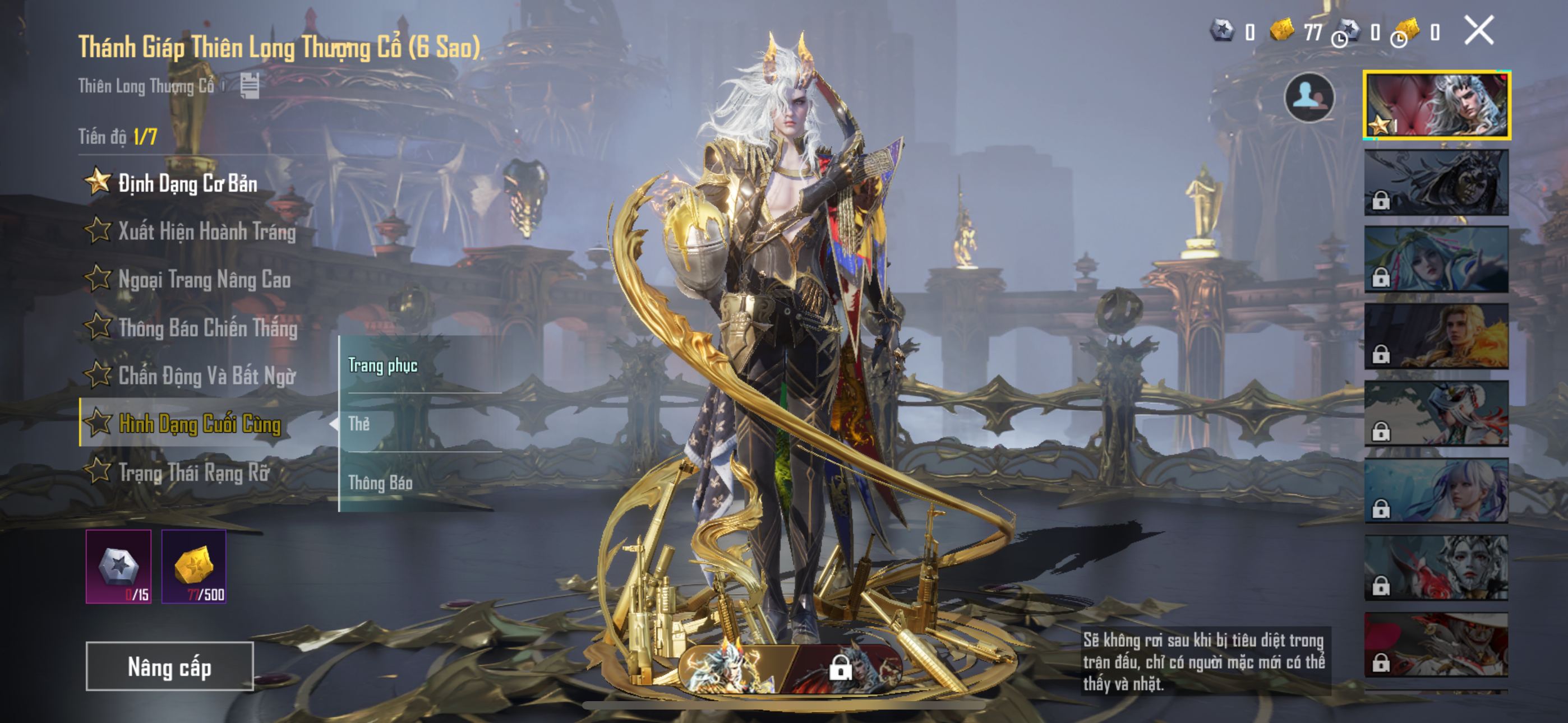Click the Nâng cấp upgrade button
Image resolution: width=1568 pixels, height=723 pixels.
pyautogui.click(x=169, y=666)
